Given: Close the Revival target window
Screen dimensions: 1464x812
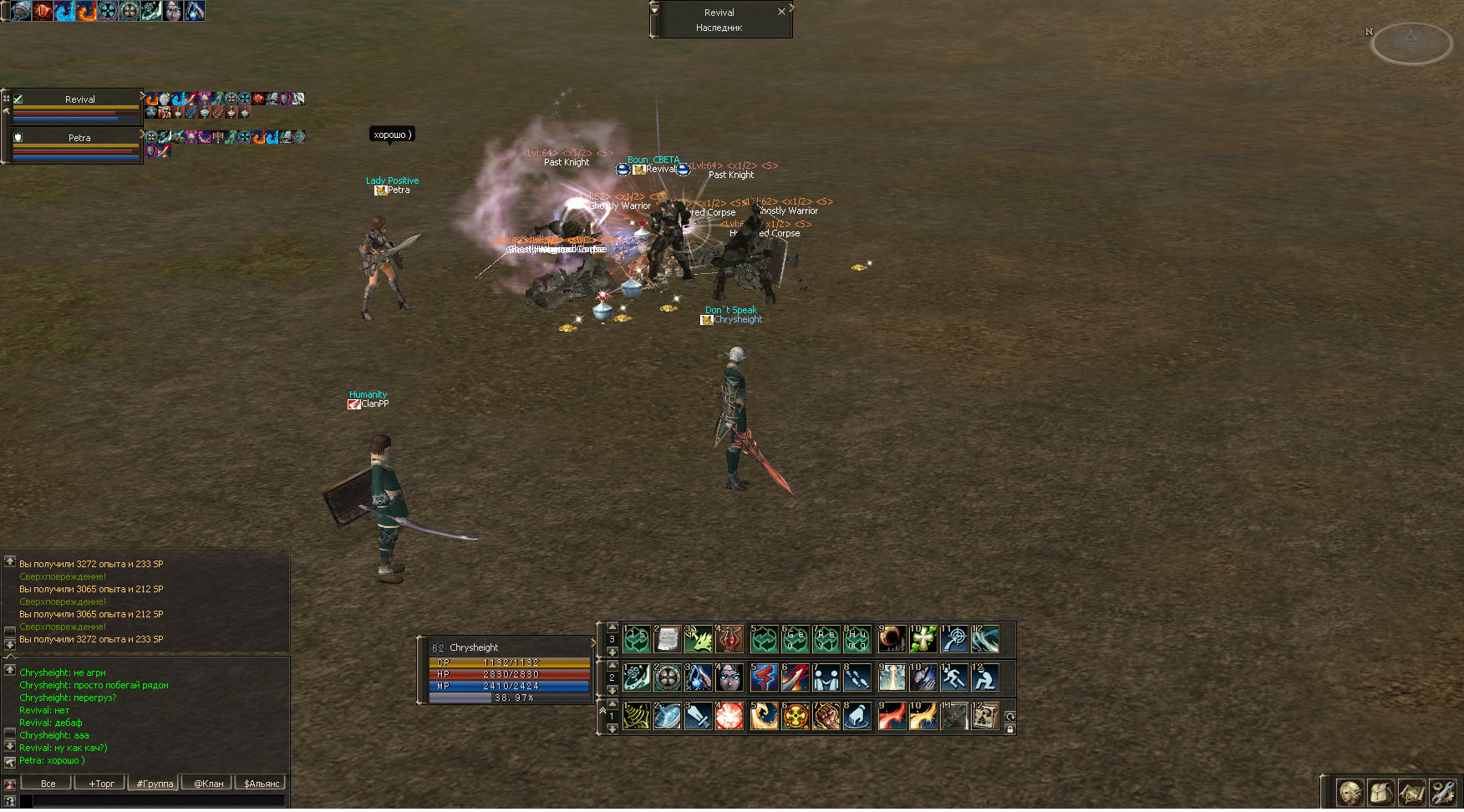Looking at the screenshot, I should 781,12.
